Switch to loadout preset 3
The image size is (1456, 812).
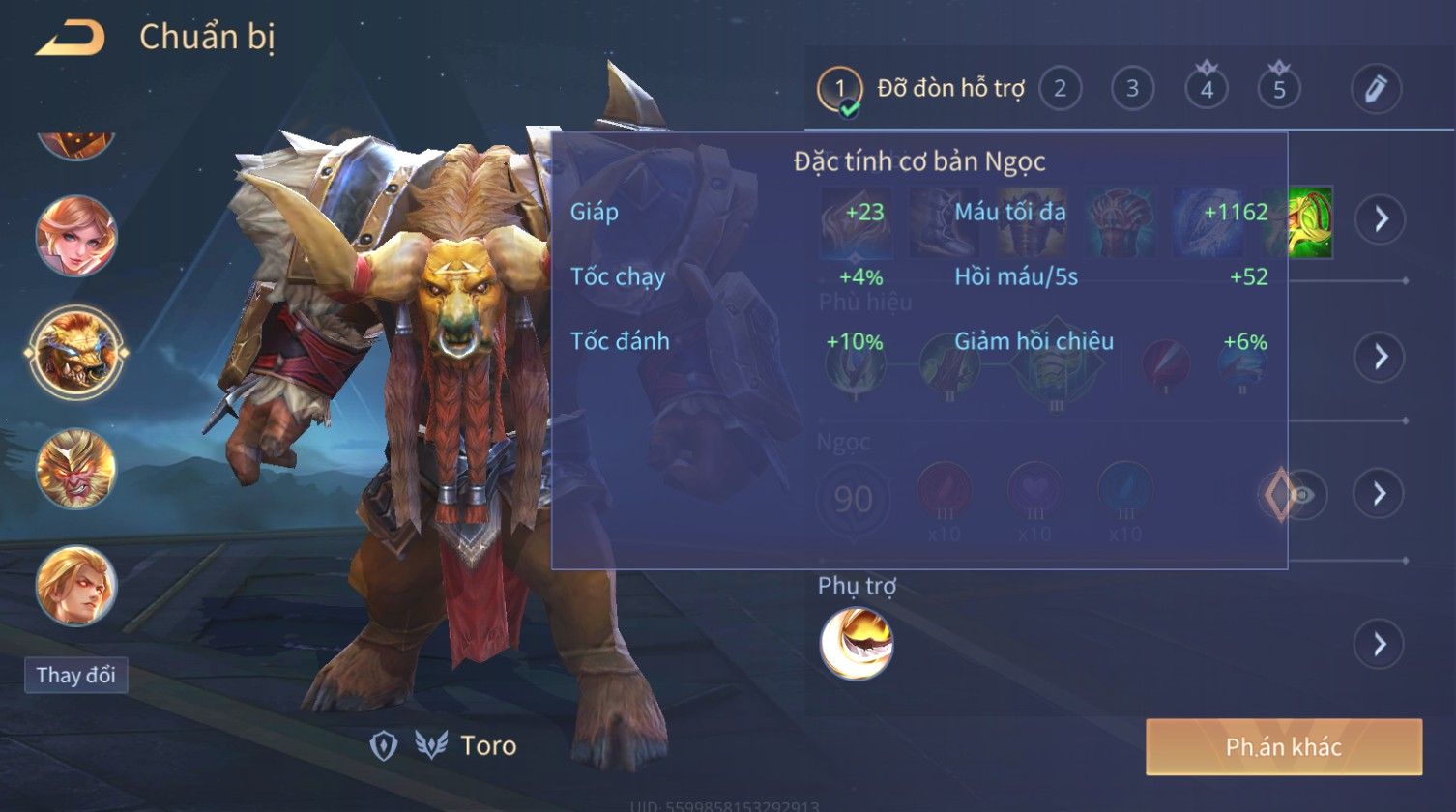click(1132, 90)
